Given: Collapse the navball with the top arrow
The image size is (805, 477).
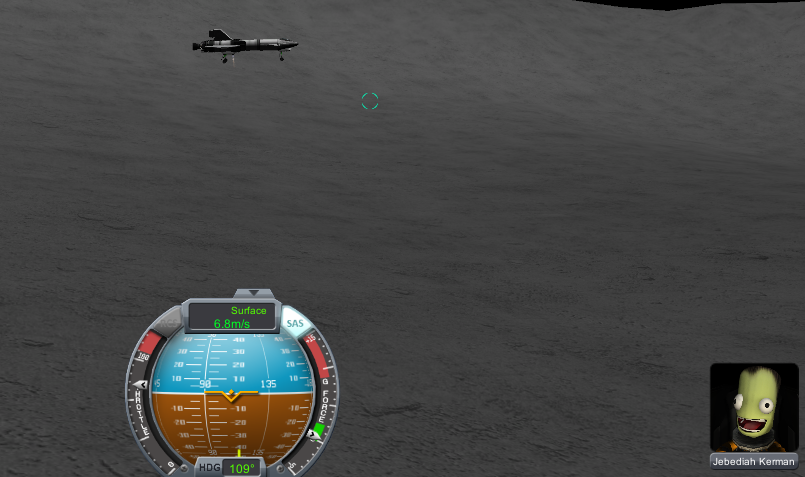Looking at the screenshot, I should pos(254,293).
